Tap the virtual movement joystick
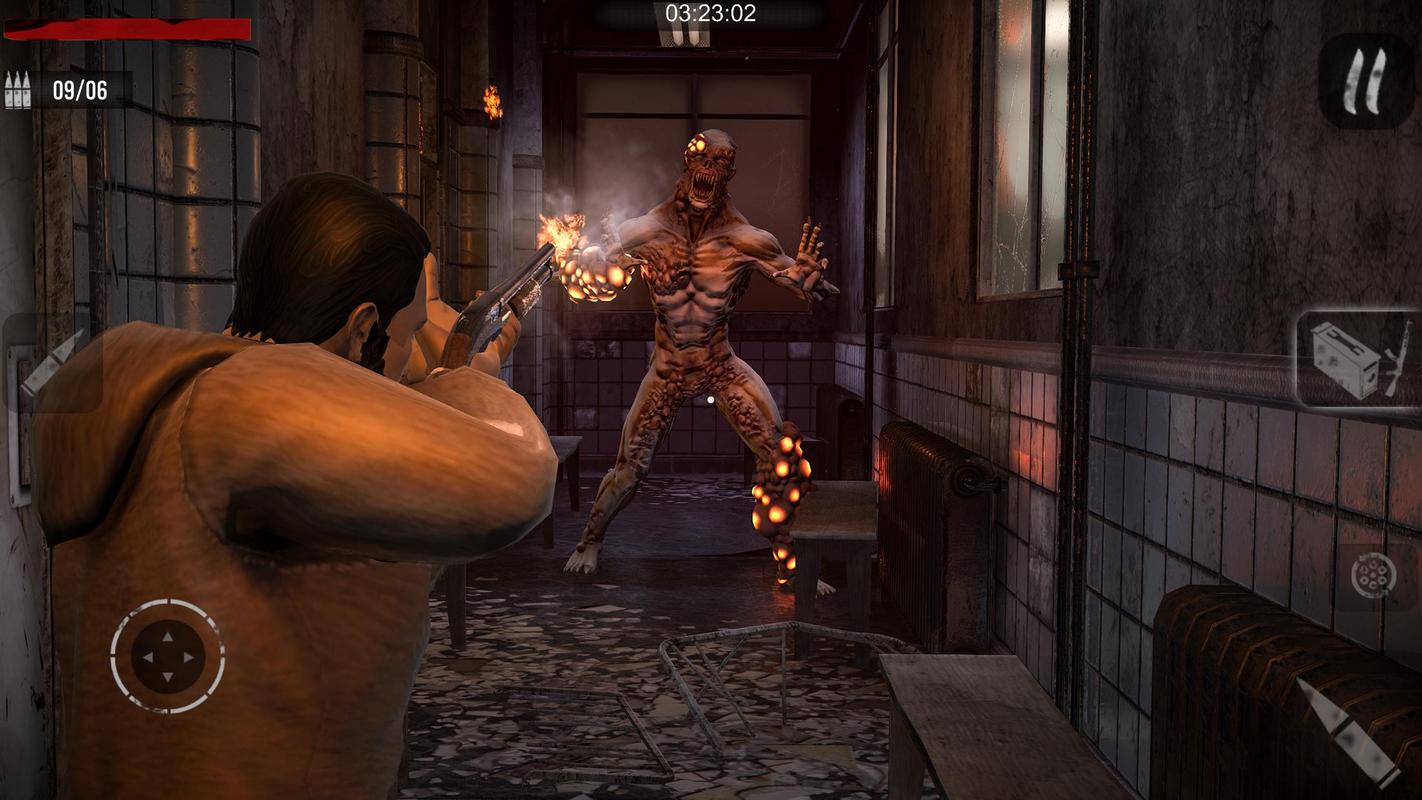Image resolution: width=1422 pixels, height=800 pixels. [167, 656]
